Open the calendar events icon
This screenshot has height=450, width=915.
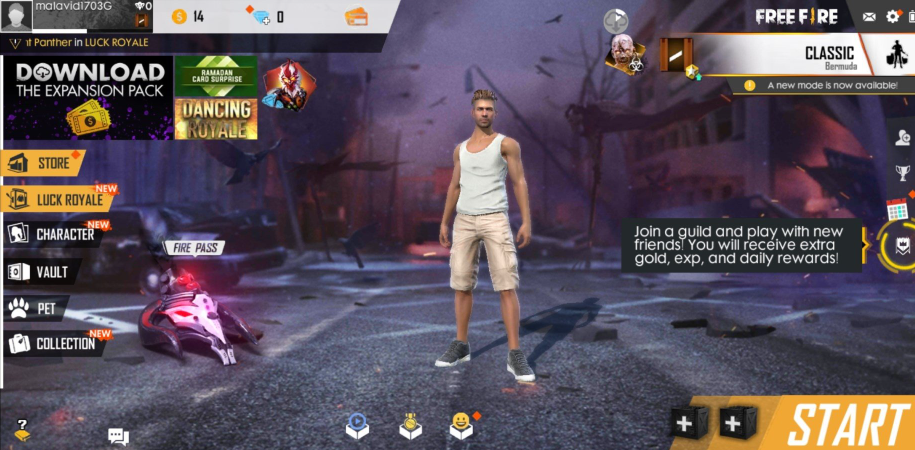897,211
